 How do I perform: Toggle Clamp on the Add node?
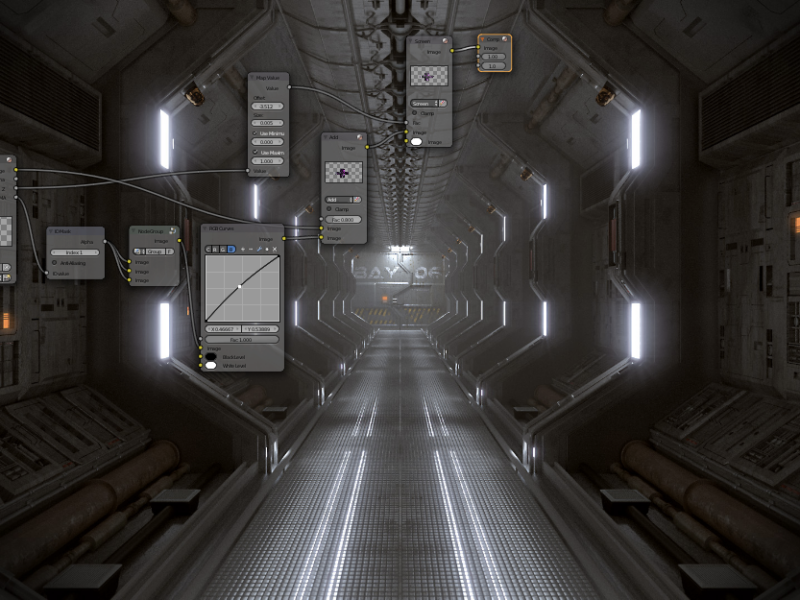click(x=329, y=209)
